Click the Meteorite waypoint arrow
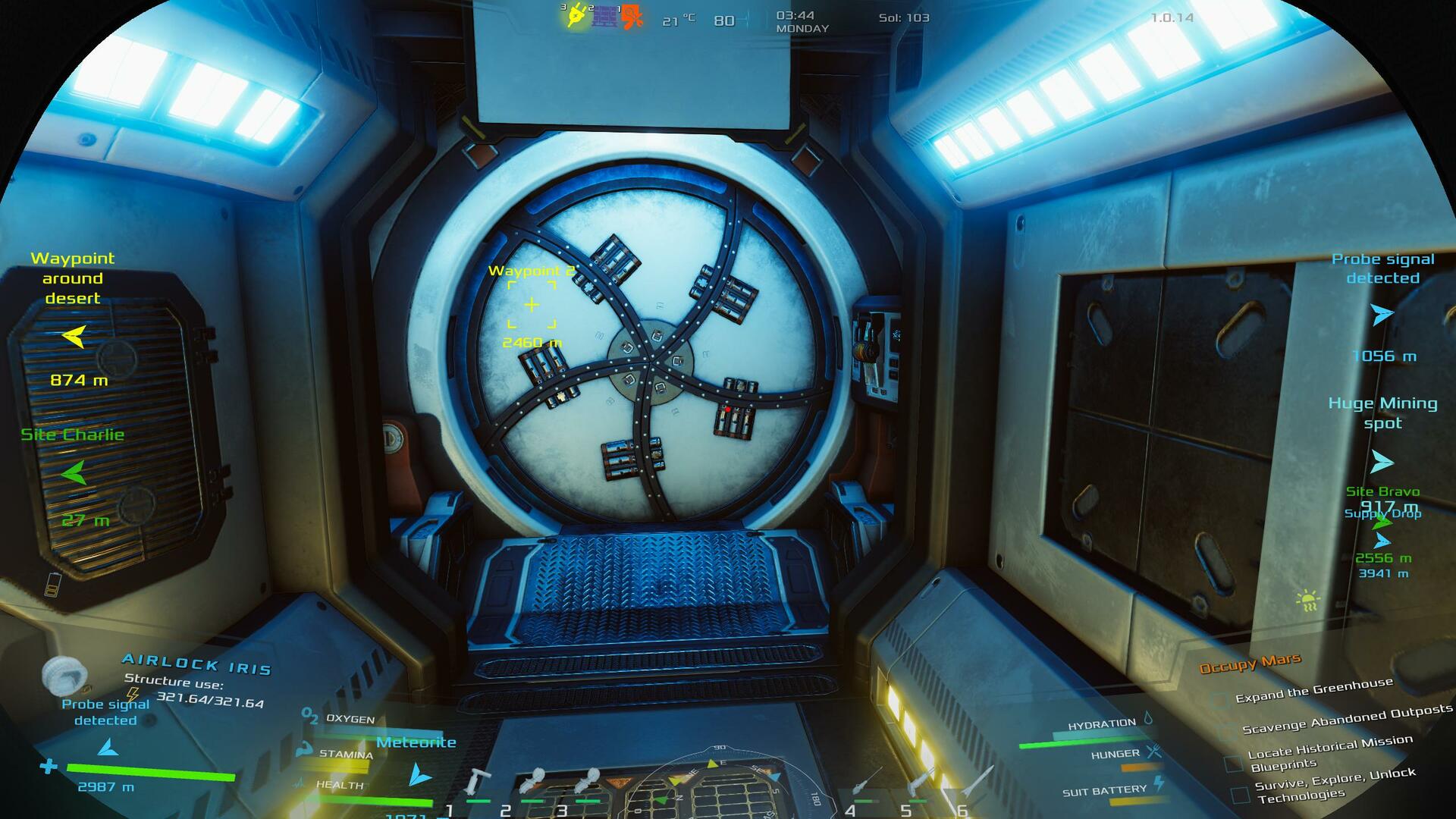1456x819 pixels. [x=419, y=775]
